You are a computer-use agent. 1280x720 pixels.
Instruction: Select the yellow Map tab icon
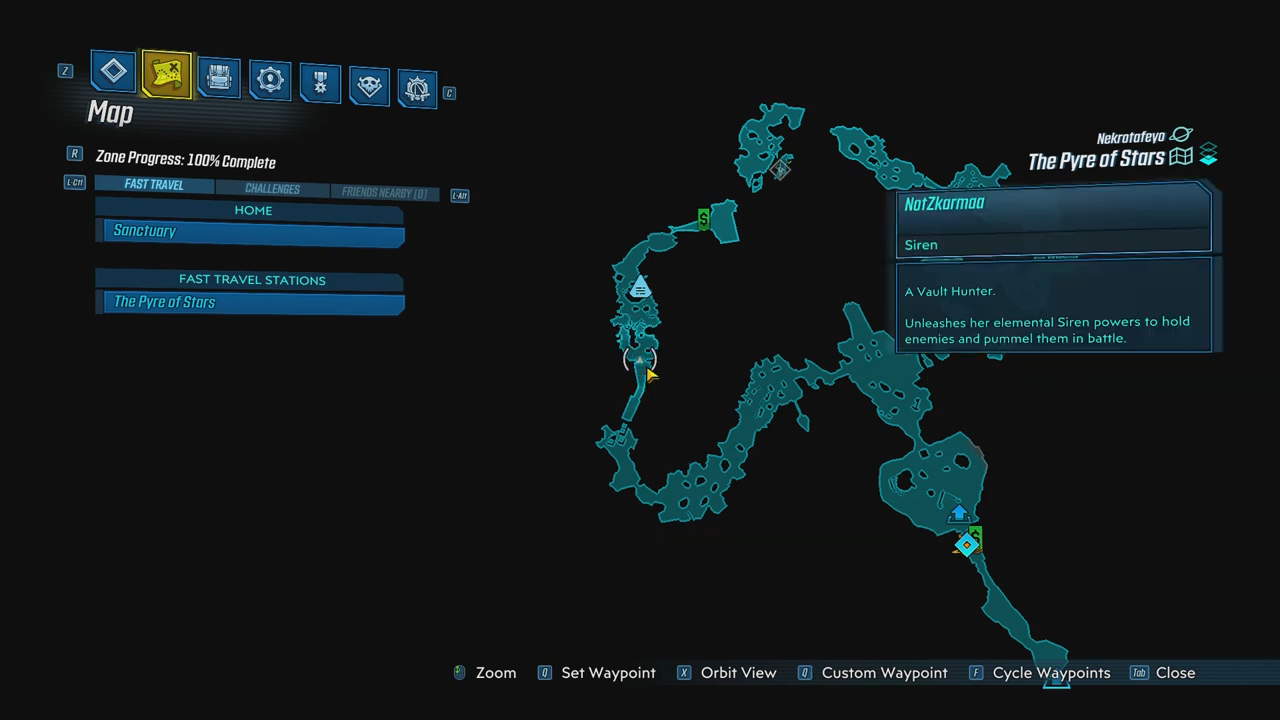click(166, 74)
